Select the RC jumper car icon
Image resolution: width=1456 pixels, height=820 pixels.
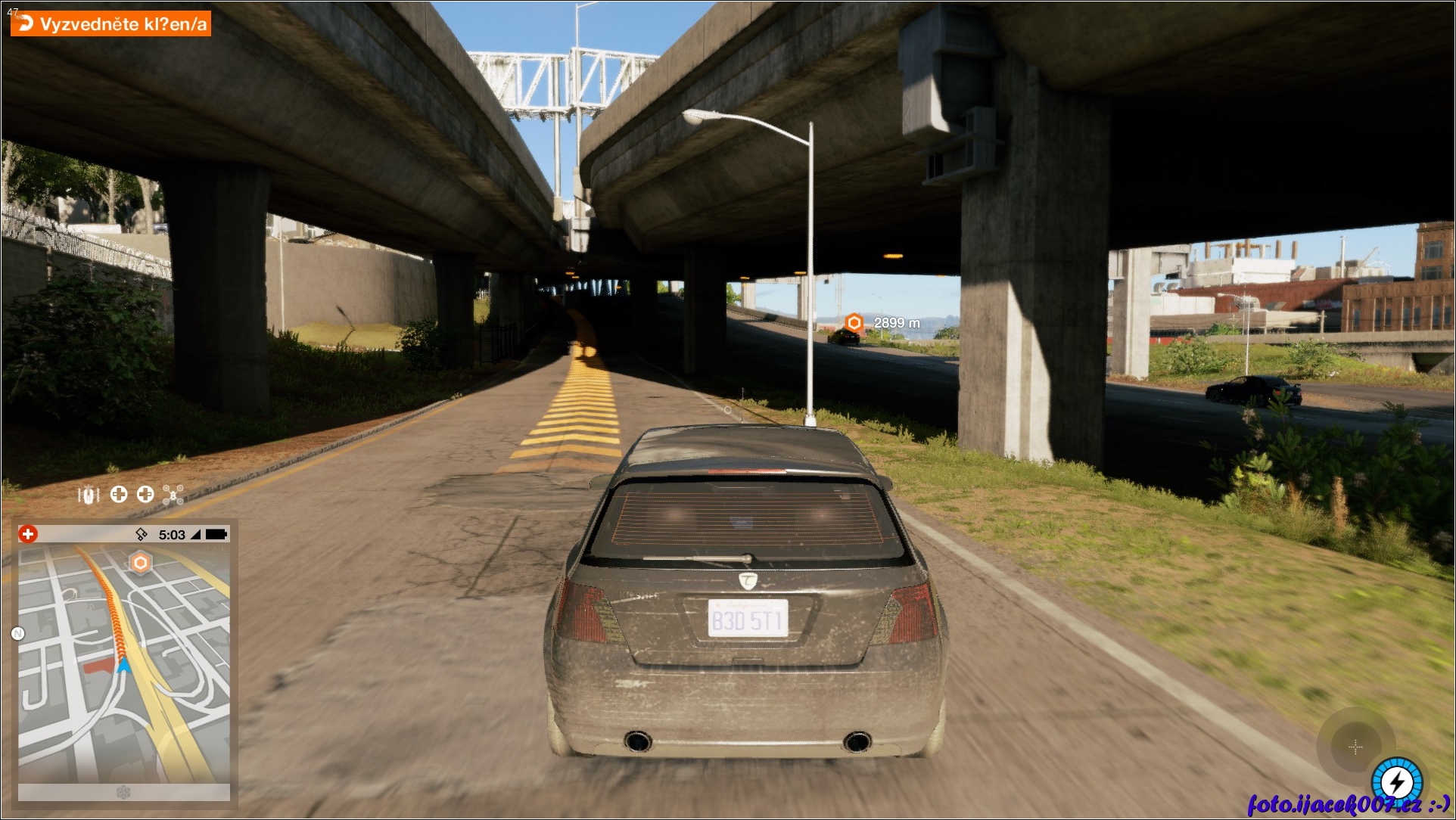coord(89,495)
